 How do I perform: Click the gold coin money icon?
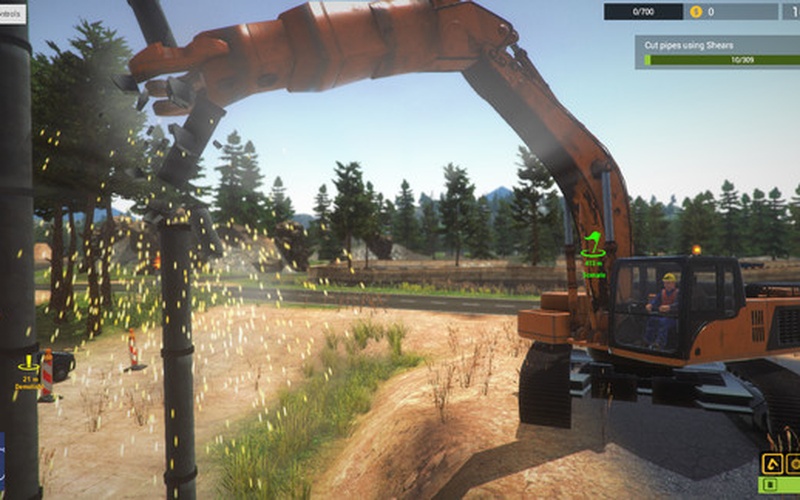coord(696,12)
